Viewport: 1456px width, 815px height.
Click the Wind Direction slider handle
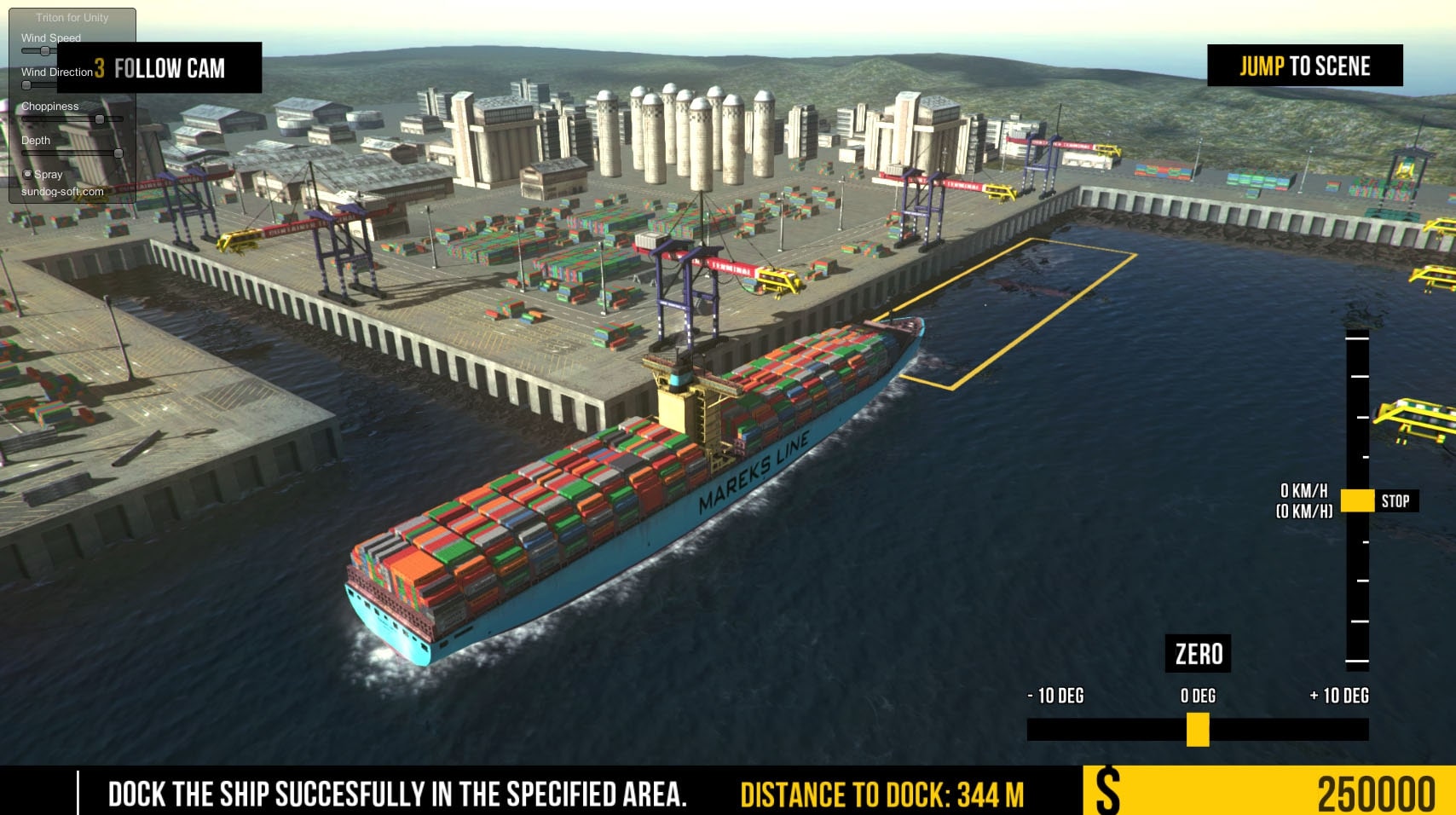26,84
